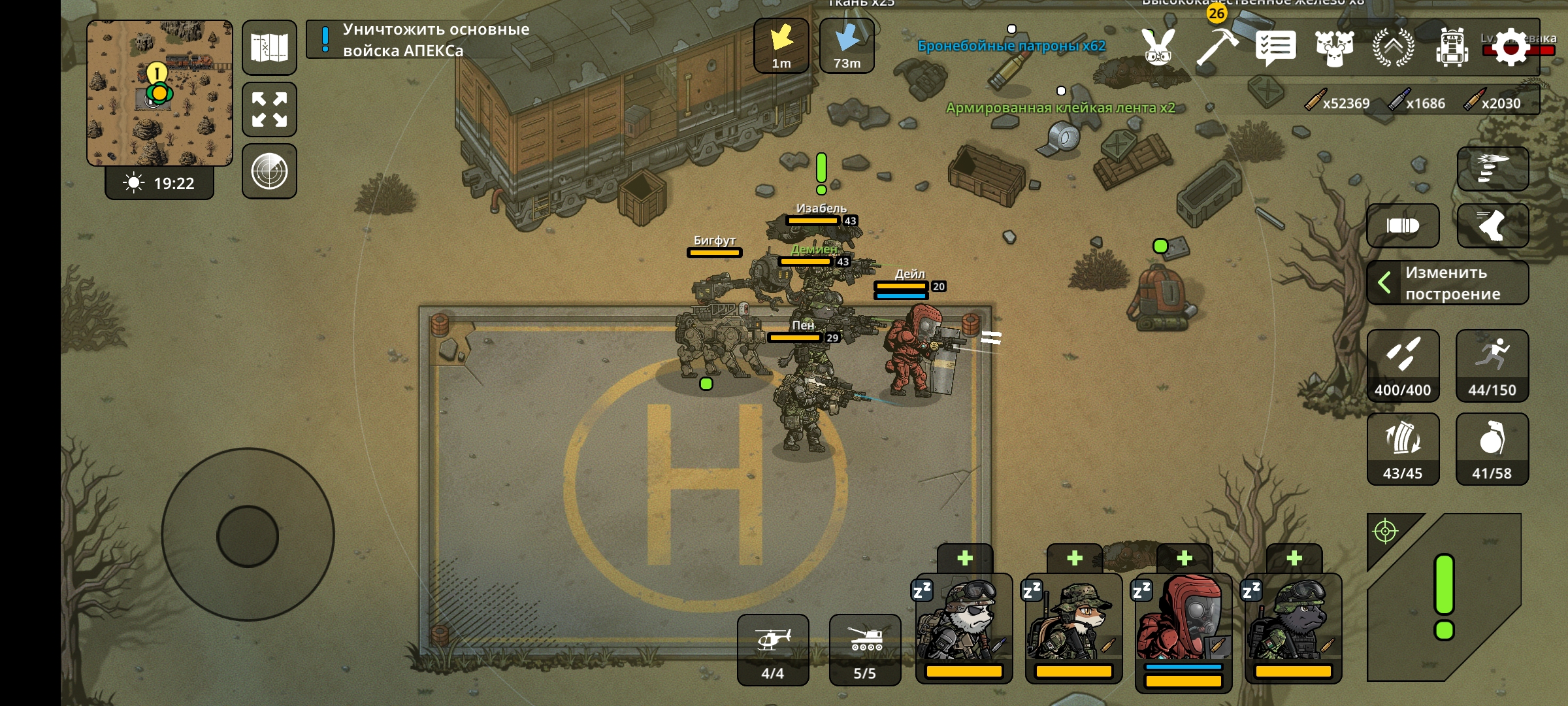This screenshot has width=1568, height=706.
Task: Toggle the expand-view arrows button
Action: pyautogui.click(x=269, y=109)
